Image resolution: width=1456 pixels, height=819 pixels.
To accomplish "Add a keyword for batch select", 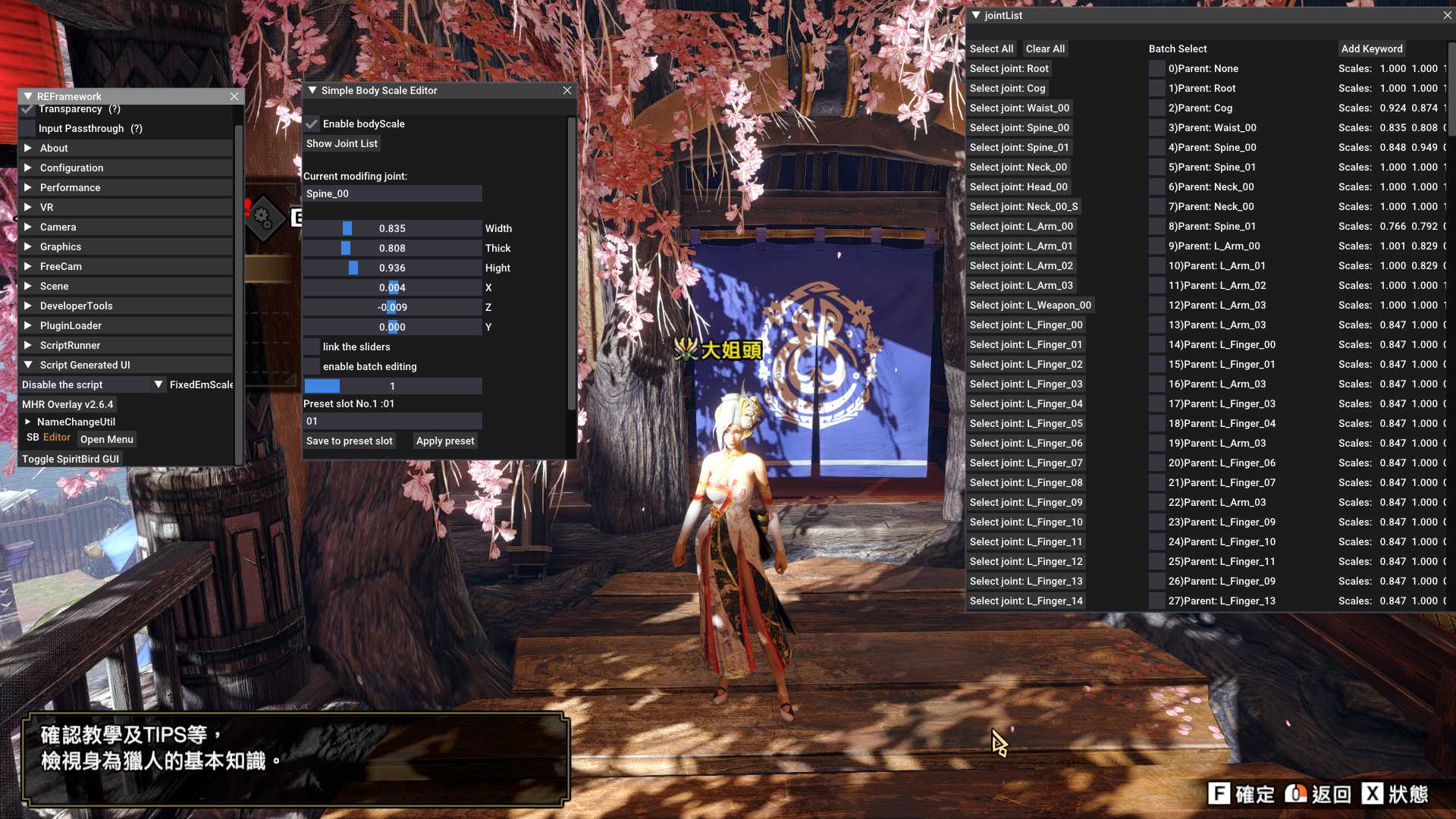I will (x=1371, y=49).
